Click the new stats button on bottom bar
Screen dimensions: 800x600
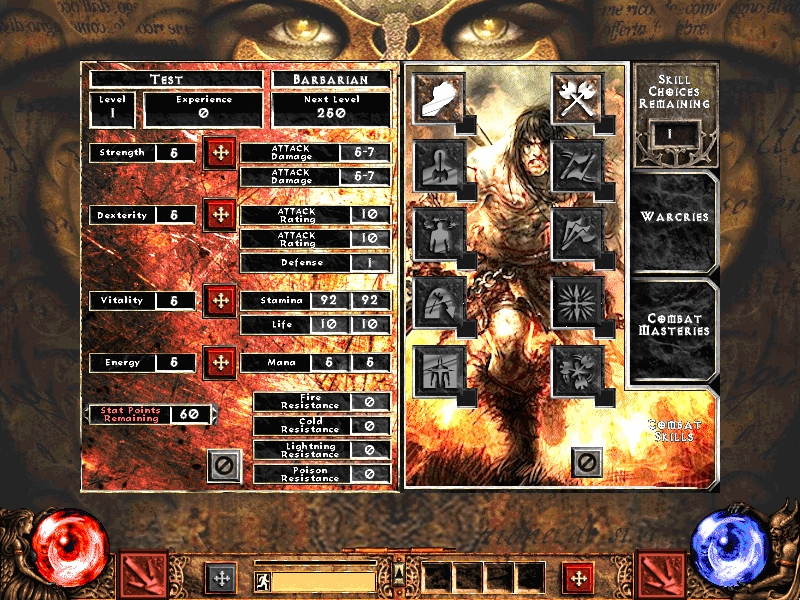tap(221, 577)
